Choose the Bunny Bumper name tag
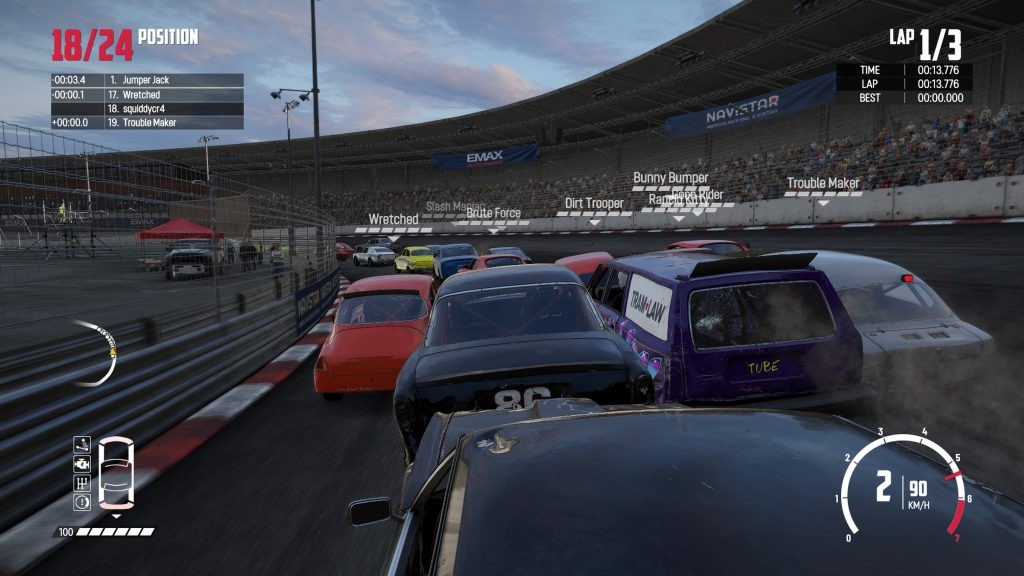Viewport: 1024px width, 576px height. click(x=670, y=178)
